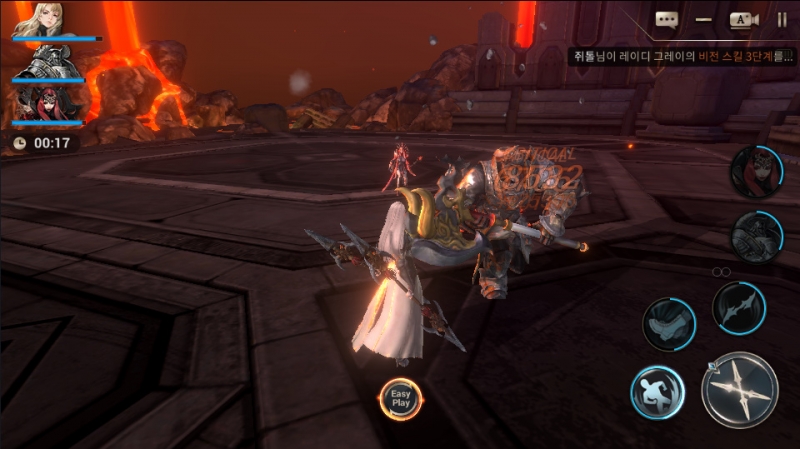Viewport: 800px width, 449px height.
Task: Trigger the kicking boot skill
Action: 668,323
